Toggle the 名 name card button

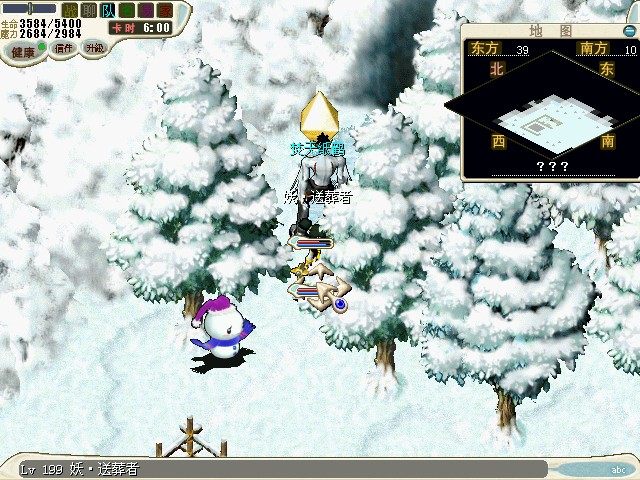coord(127,10)
